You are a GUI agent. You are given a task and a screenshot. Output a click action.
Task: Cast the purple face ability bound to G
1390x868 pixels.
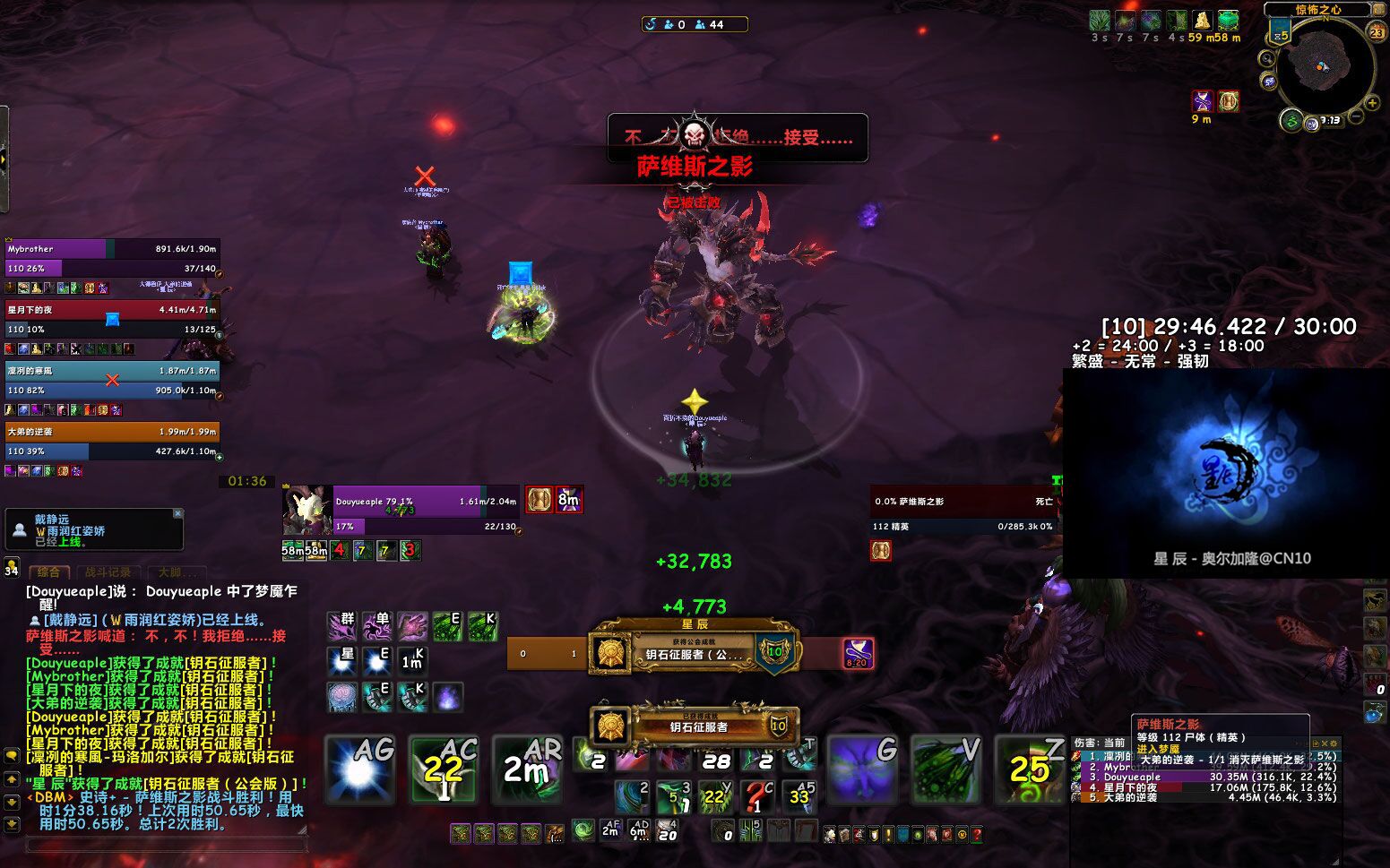pyautogui.click(x=862, y=769)
